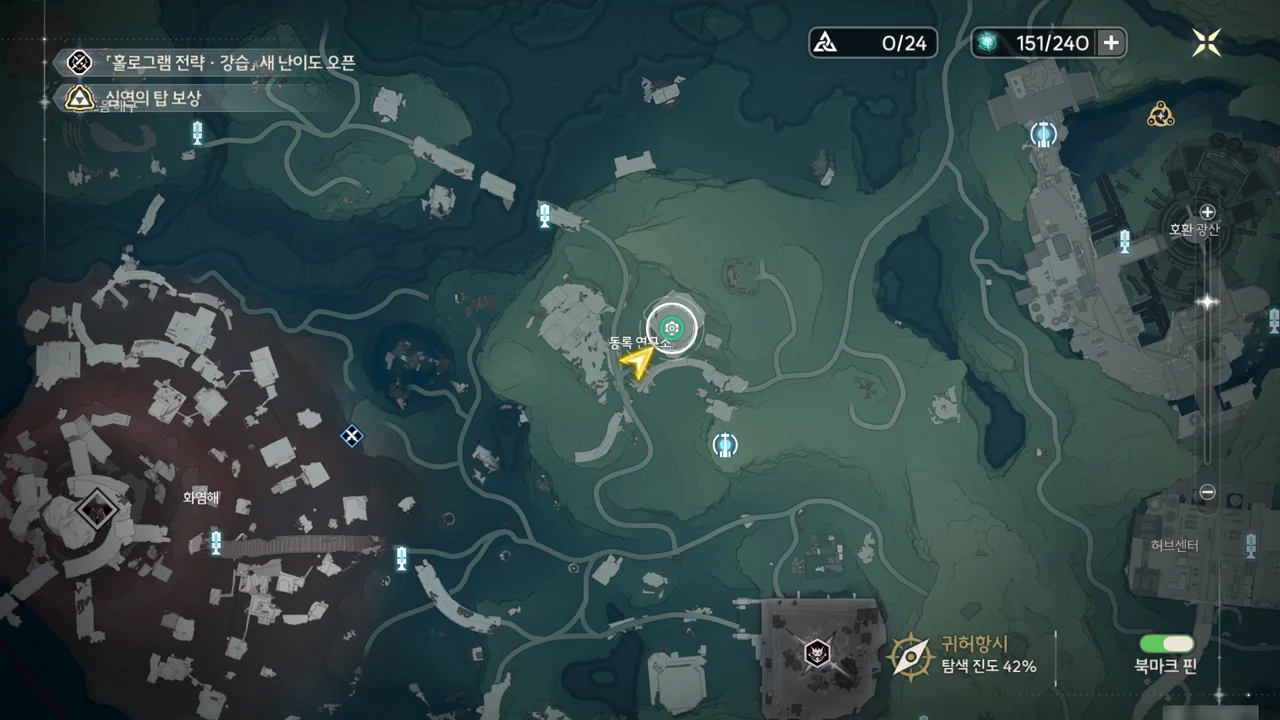The height and width of the screenshot is (720, 1280).
Task: Select the circled 동록 연구소 map marker
Action: [672, 327]
